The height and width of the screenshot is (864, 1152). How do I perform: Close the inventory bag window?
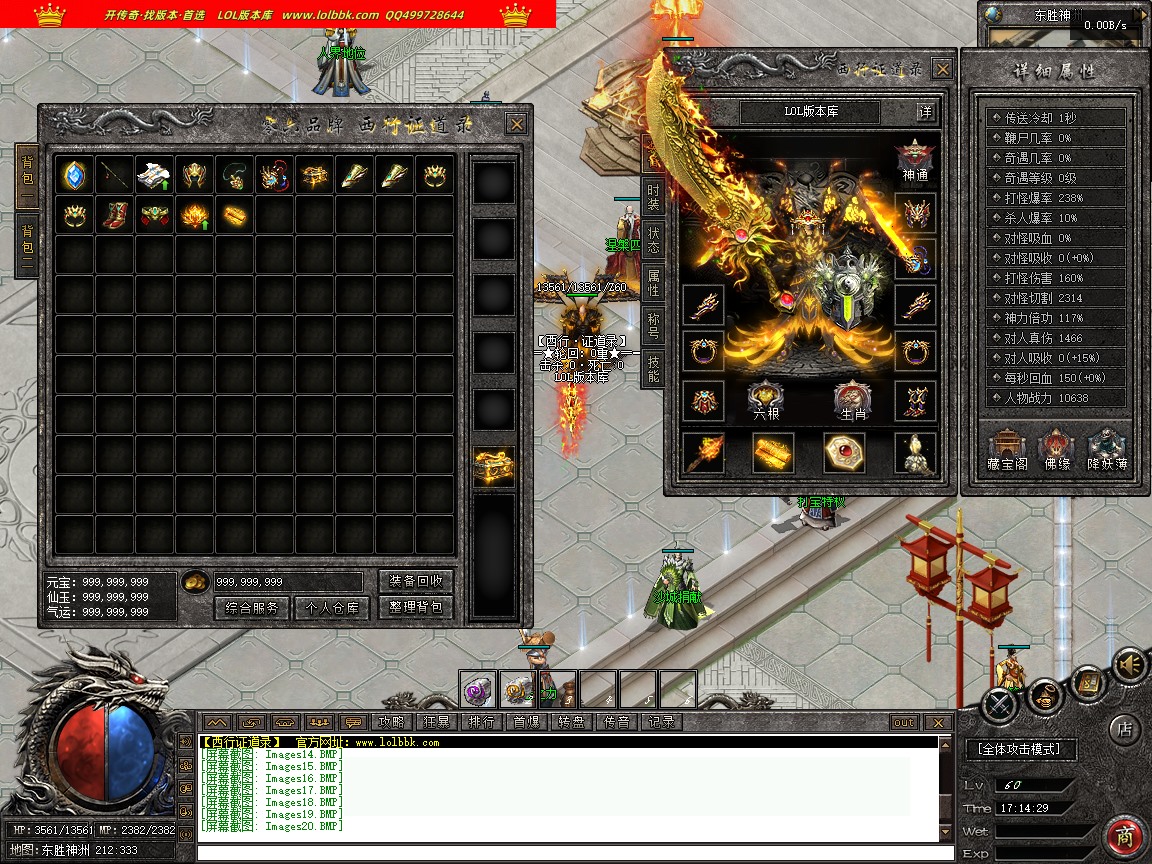(516, 124)
